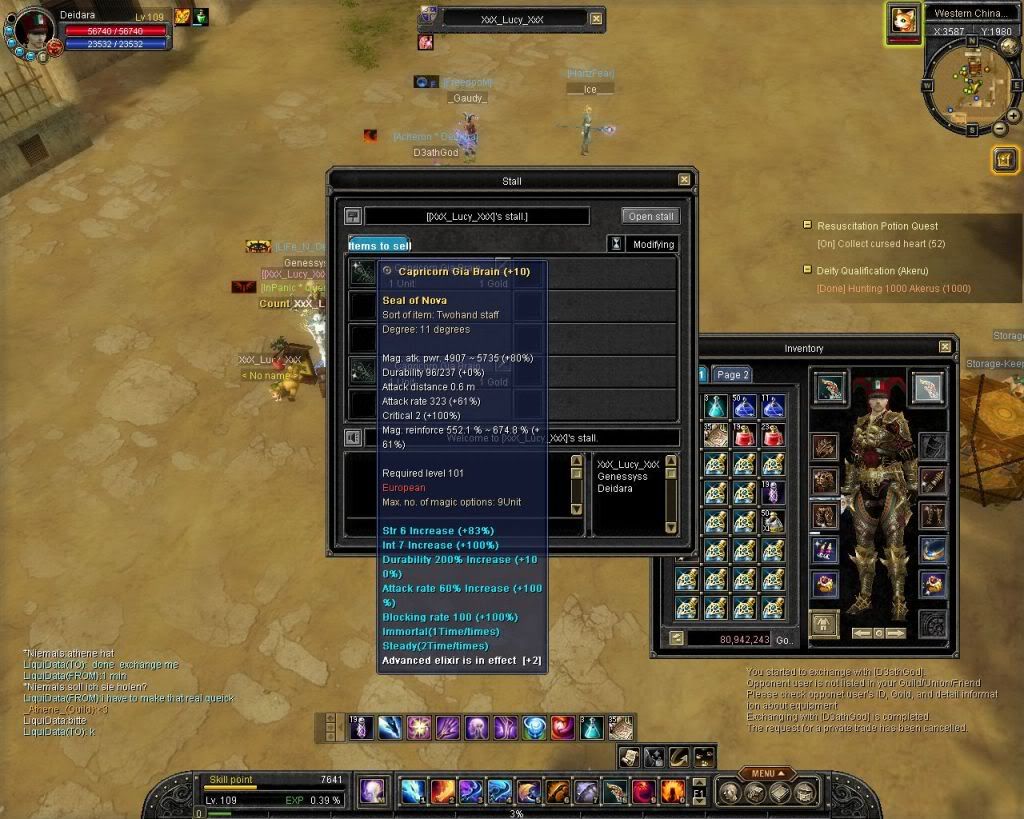Click the pet portrait icon at top right
This screenshot has width=1024, height=819.
tap(904, 21)
